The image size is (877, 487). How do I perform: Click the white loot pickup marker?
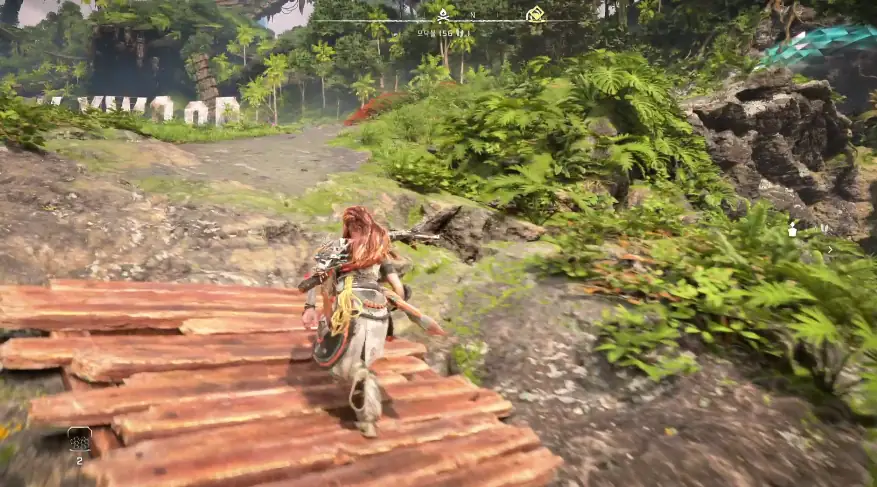pos(793,230)
